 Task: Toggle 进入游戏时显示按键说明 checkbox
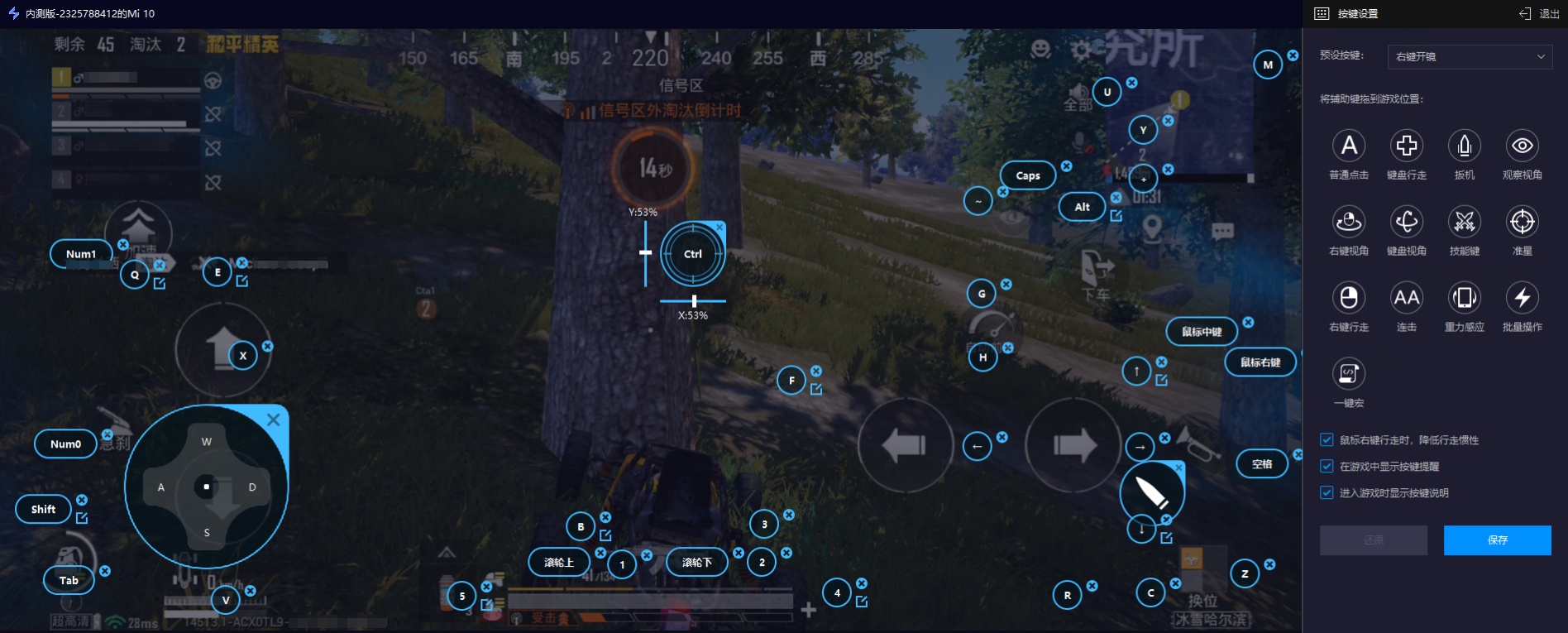coord(1327,493)
